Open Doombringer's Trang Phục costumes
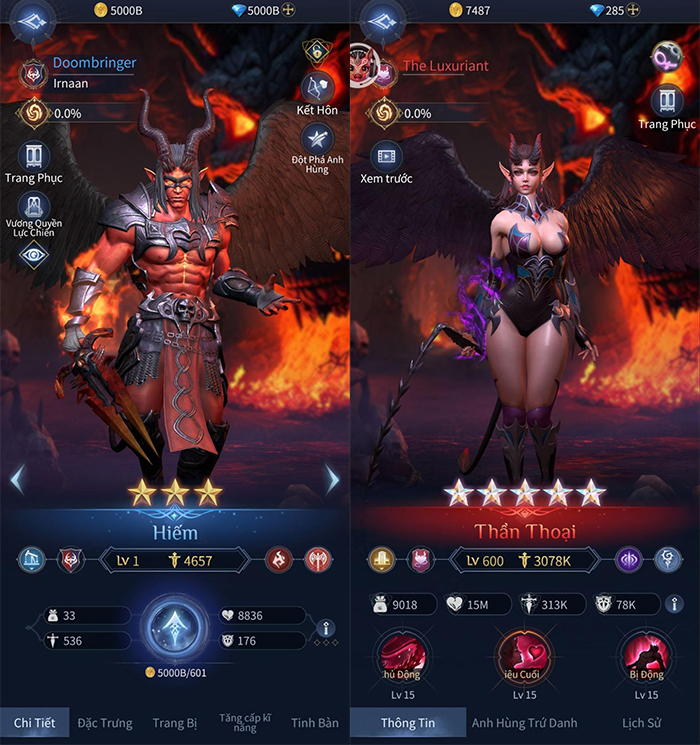Screen dimensions: 700x745 [34, 158]
